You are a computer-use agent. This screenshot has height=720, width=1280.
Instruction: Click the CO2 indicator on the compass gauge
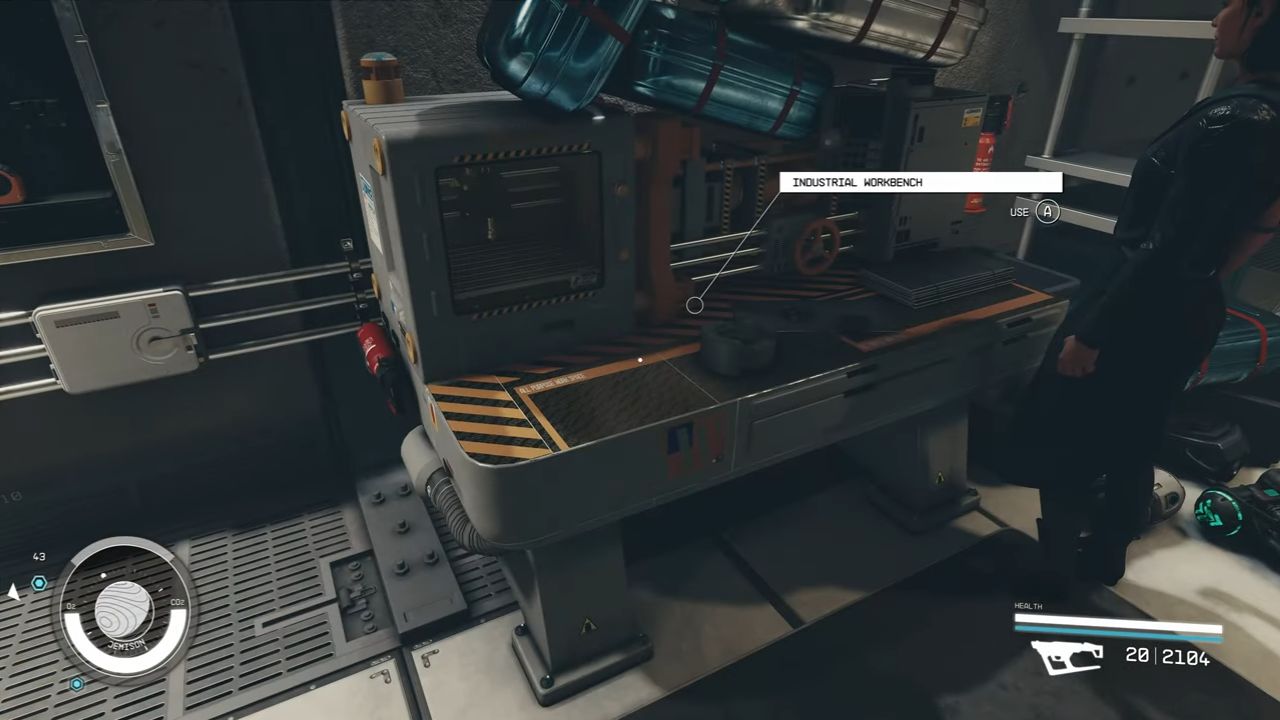point(179,602)
